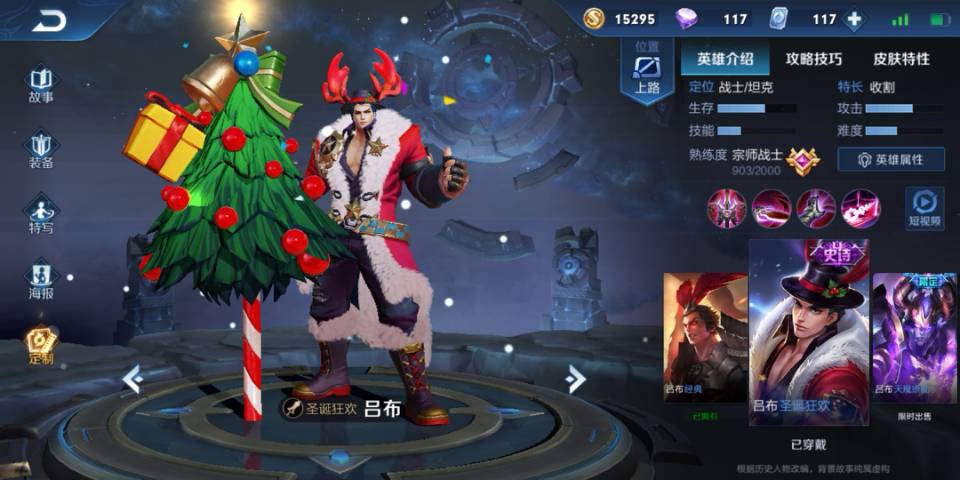Switch to the 皮肤特性 tab

pyautogui.click(x=900, y=59)
